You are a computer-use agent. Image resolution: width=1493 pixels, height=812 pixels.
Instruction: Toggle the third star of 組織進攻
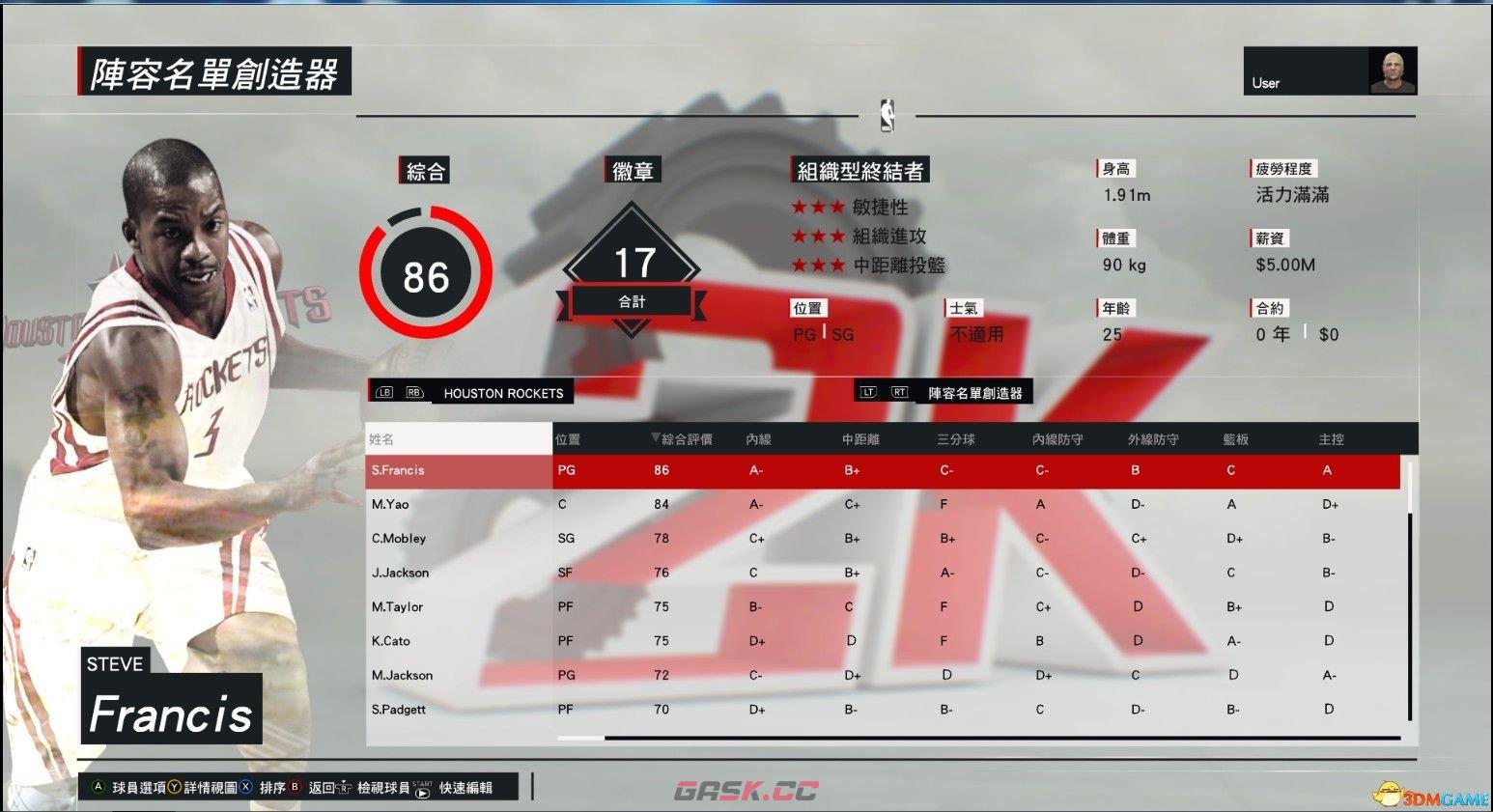pyautogui.click(x=837, y=236)
